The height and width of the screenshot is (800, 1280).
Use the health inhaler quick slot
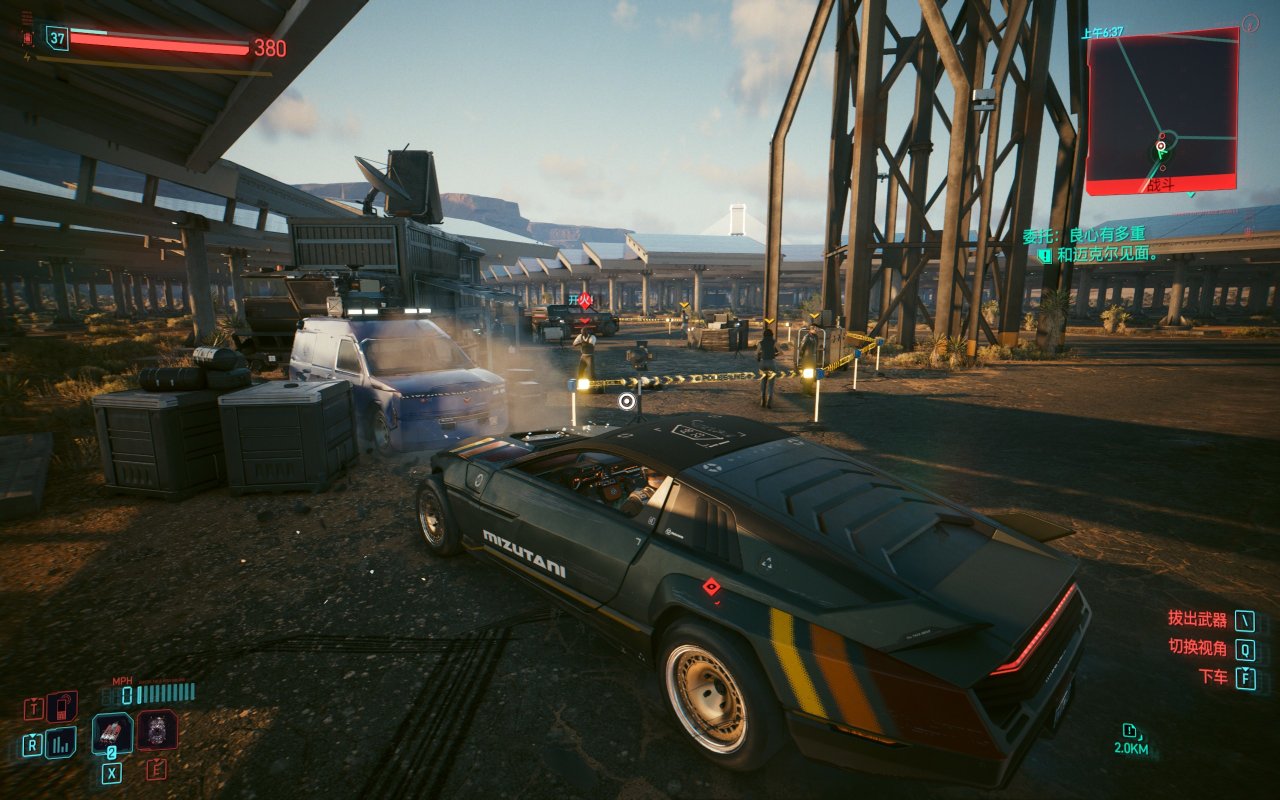(112, 733)
